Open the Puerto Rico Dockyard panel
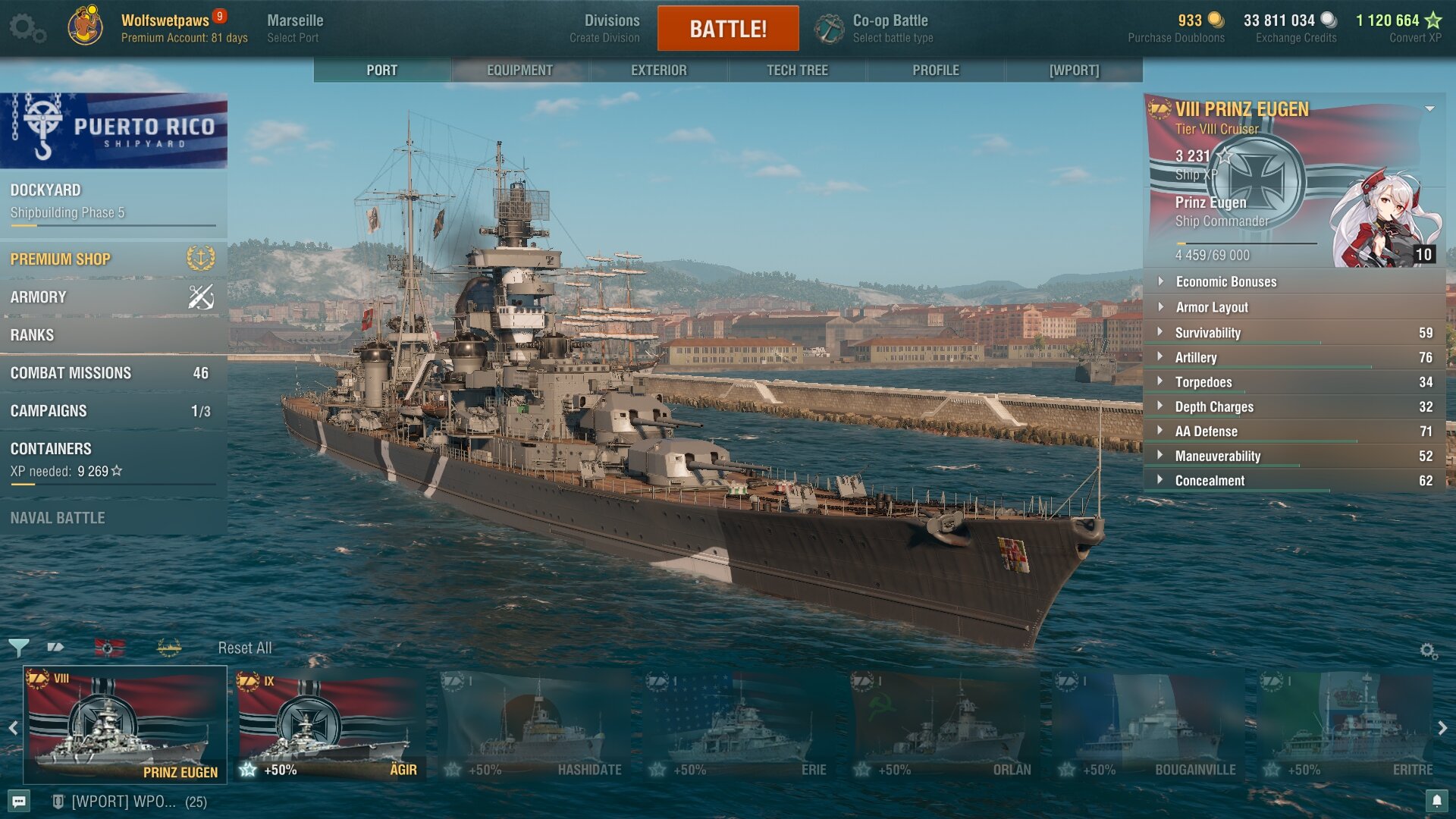1456x819 pixels. 113,201
